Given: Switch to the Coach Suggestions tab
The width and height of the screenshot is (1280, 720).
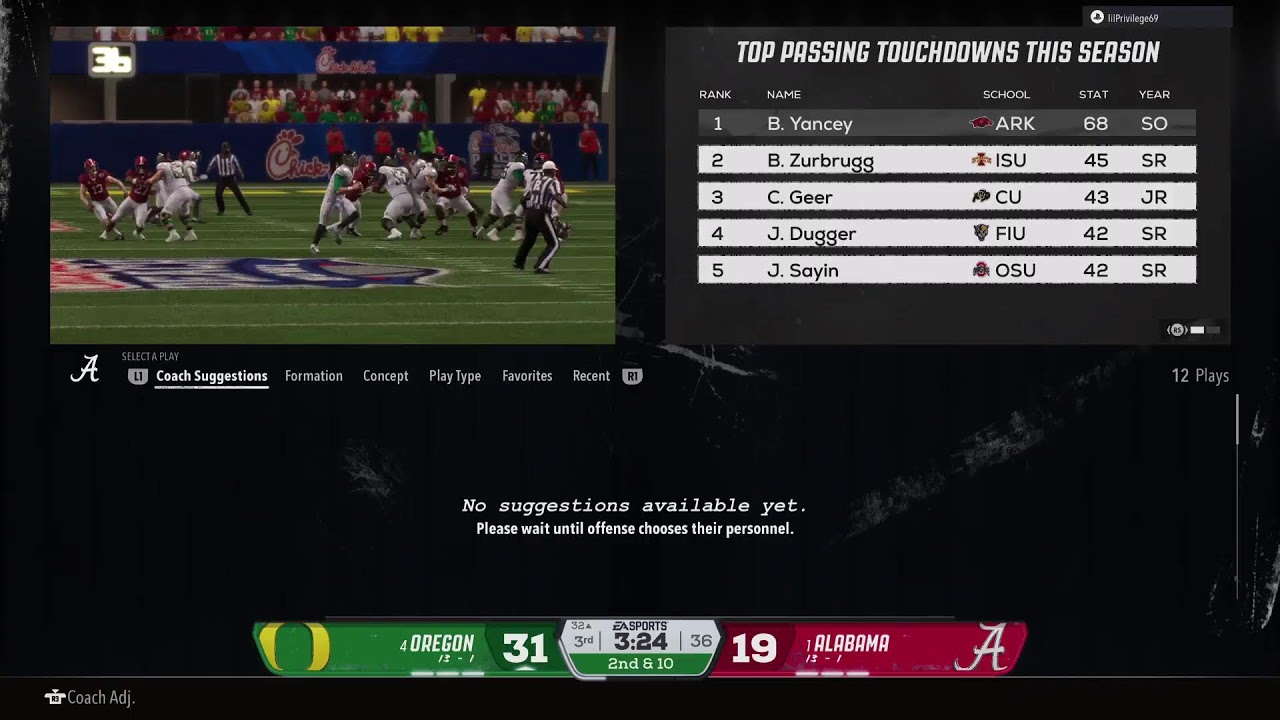Looking at the screenshot, I should click(x=211, y=376).
